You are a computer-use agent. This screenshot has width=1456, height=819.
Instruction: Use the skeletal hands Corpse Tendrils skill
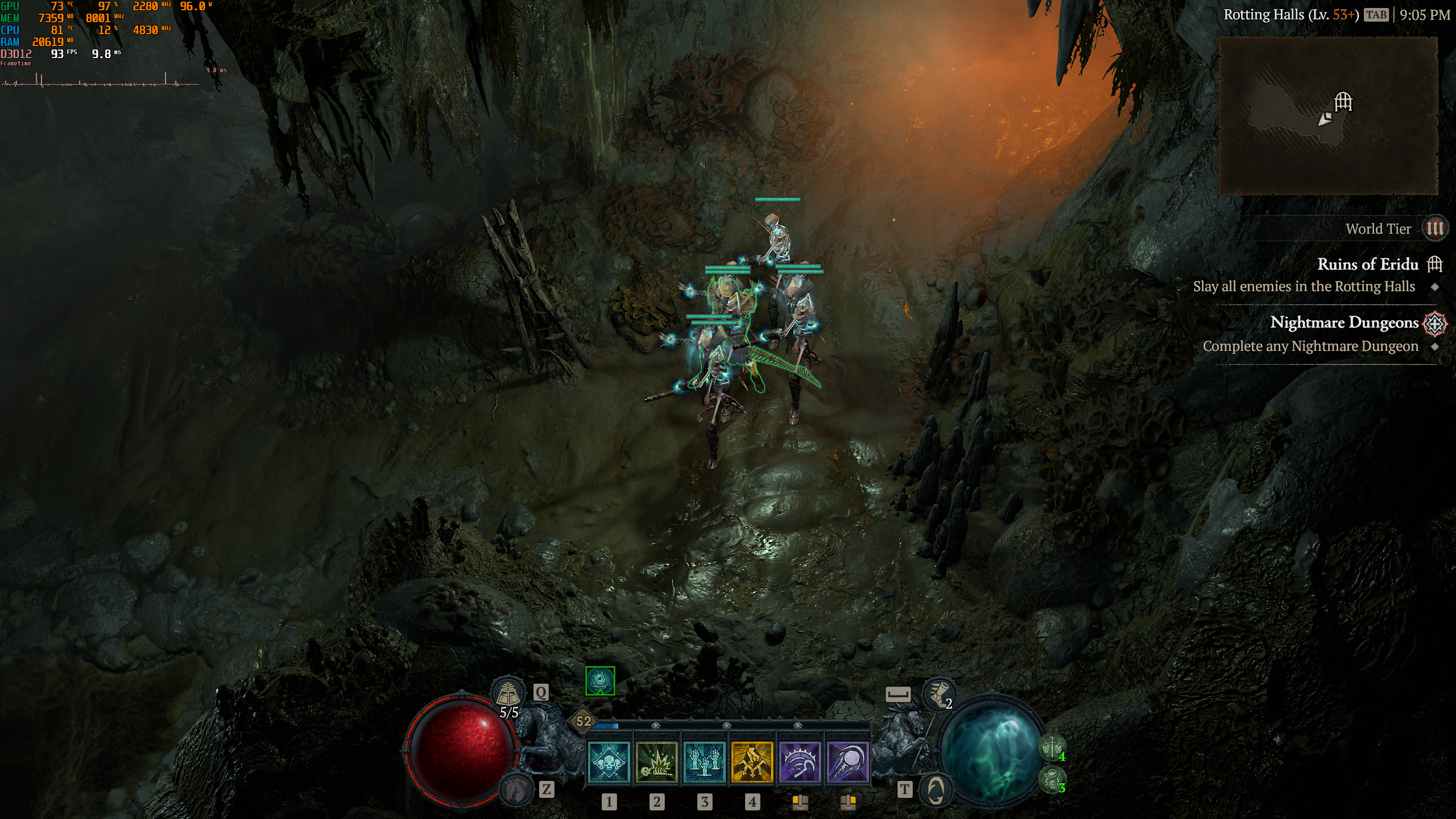tap(704, 762)
